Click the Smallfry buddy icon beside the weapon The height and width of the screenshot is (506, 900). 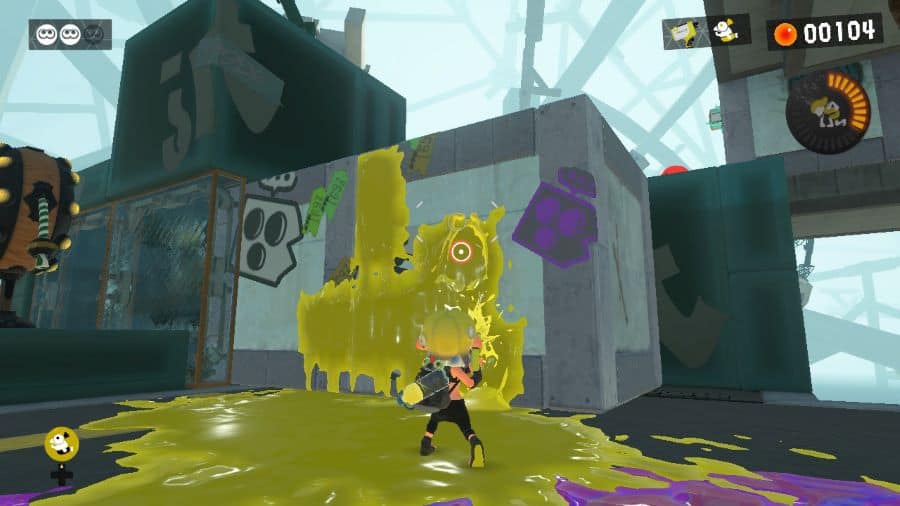tap(726, 31)
